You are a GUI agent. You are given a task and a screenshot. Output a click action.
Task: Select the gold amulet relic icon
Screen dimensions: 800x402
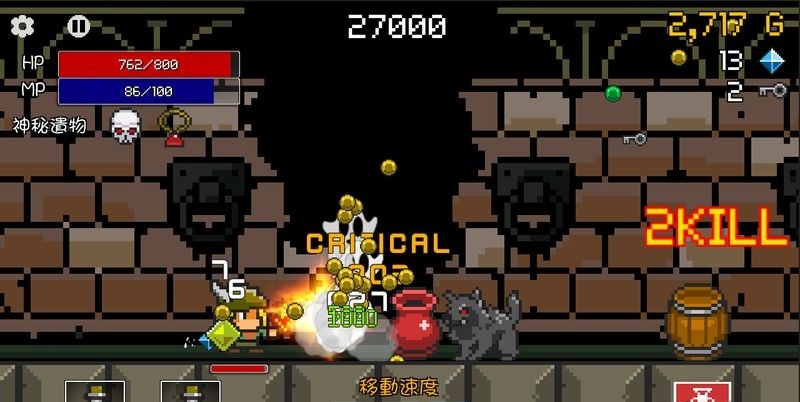pos(175,126)
